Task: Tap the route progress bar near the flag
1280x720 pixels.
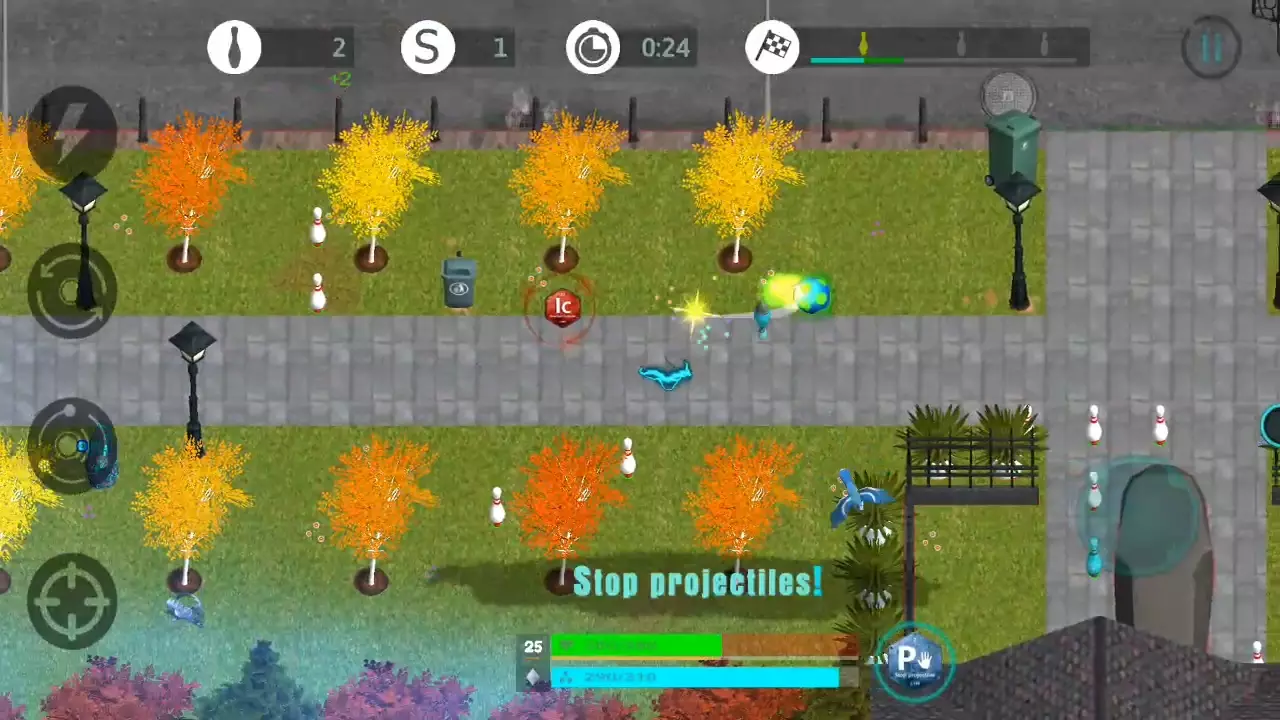Action: tap(945, 60)
